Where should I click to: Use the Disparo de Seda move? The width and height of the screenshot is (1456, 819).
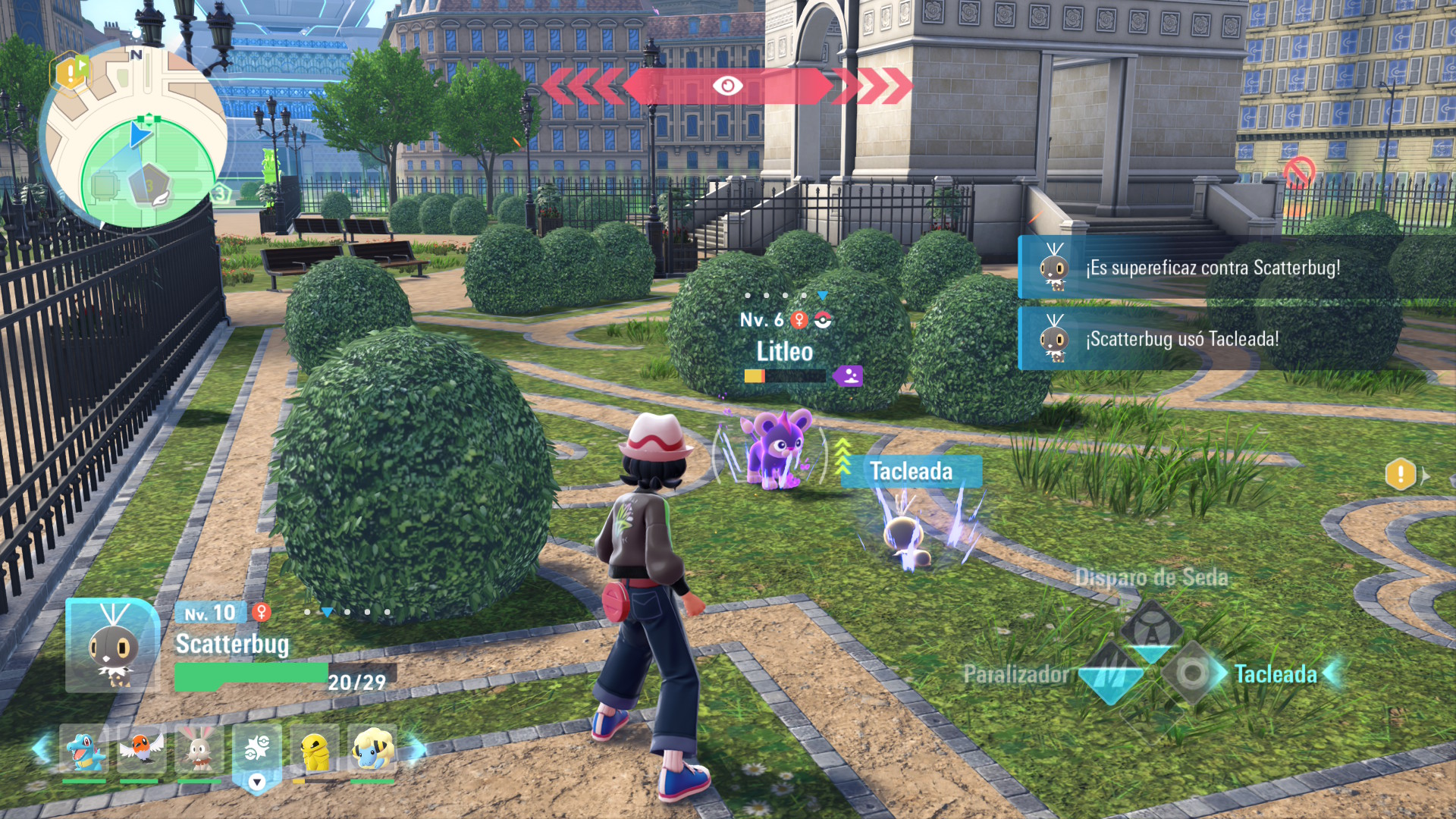[1151, 578]
